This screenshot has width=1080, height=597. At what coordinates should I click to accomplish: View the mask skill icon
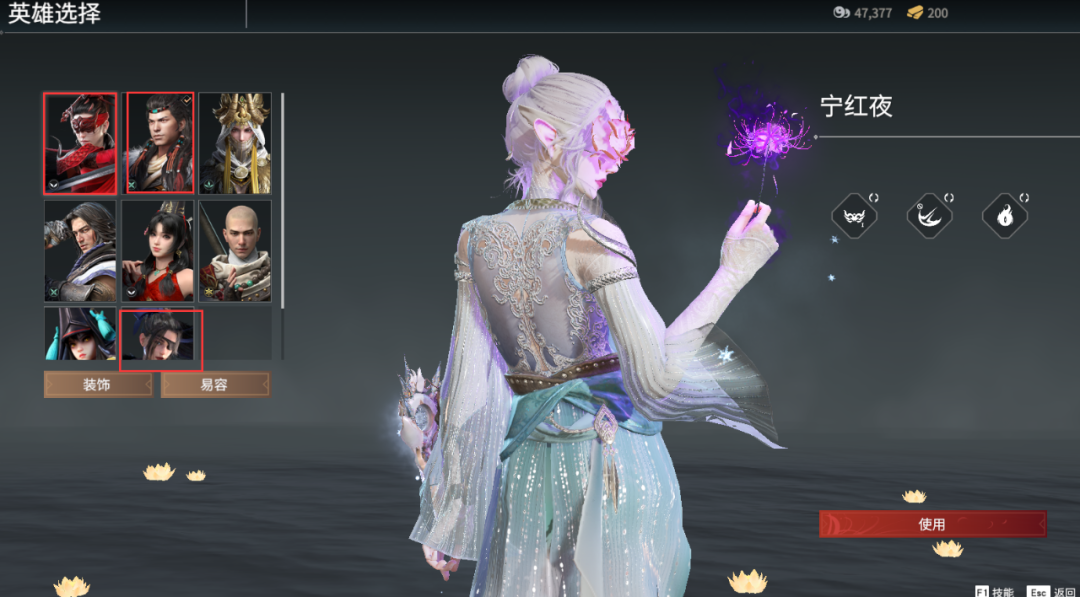[x=854, y=215]
